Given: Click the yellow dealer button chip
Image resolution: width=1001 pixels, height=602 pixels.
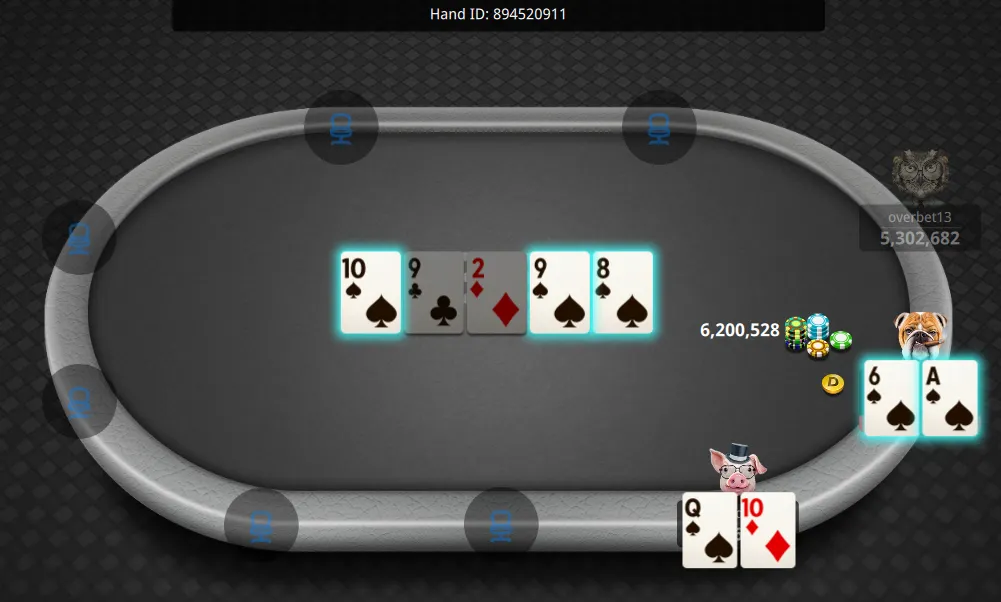Looking at the screenshot, I should click(x=833, y=383).
